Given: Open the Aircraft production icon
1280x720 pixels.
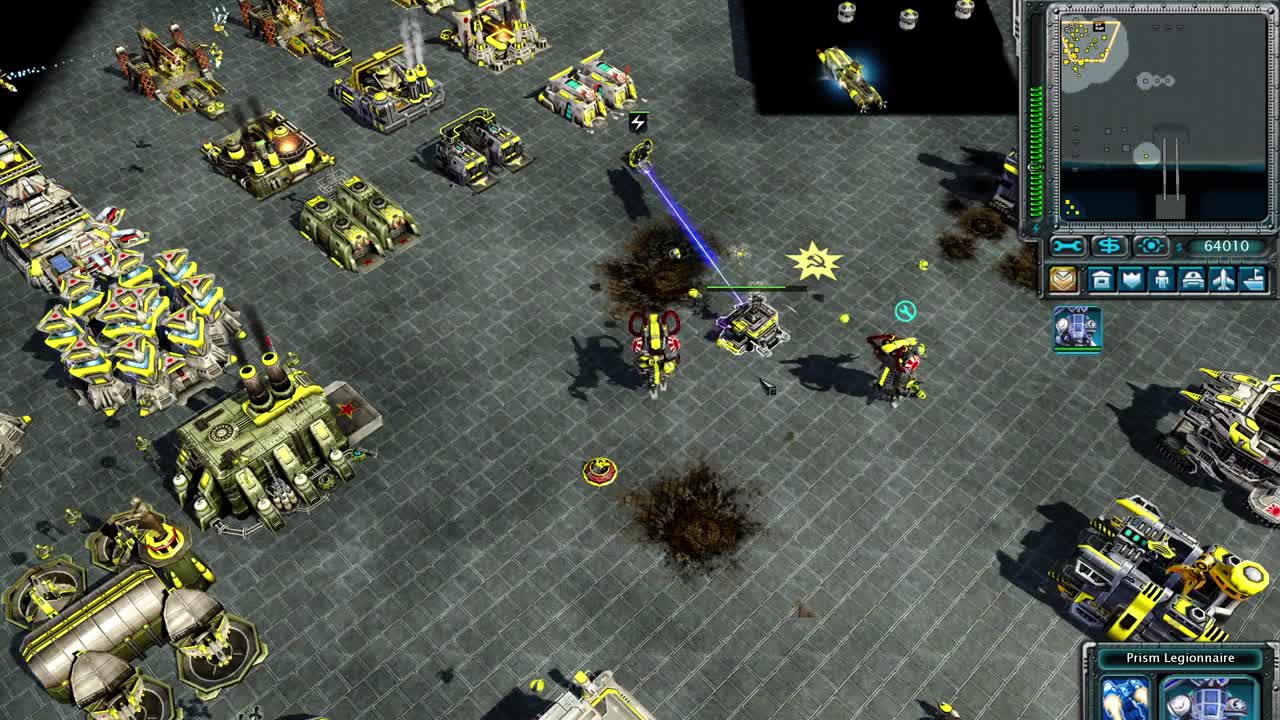Looking at the screenshot, I should pos(1224,279).
